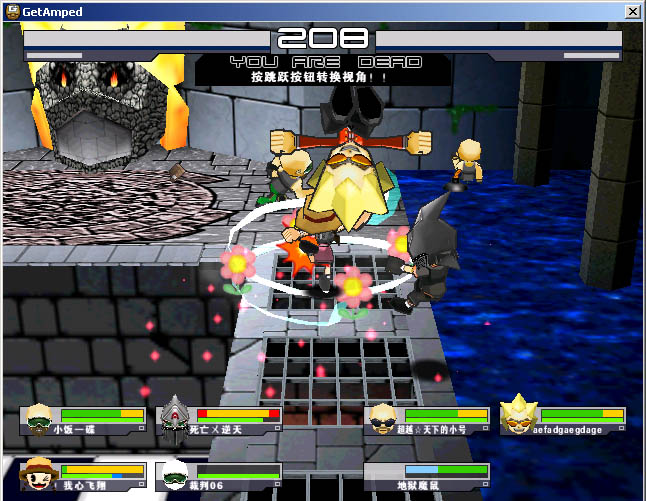Select the aefadgaegdage player panel

[564, 420]
